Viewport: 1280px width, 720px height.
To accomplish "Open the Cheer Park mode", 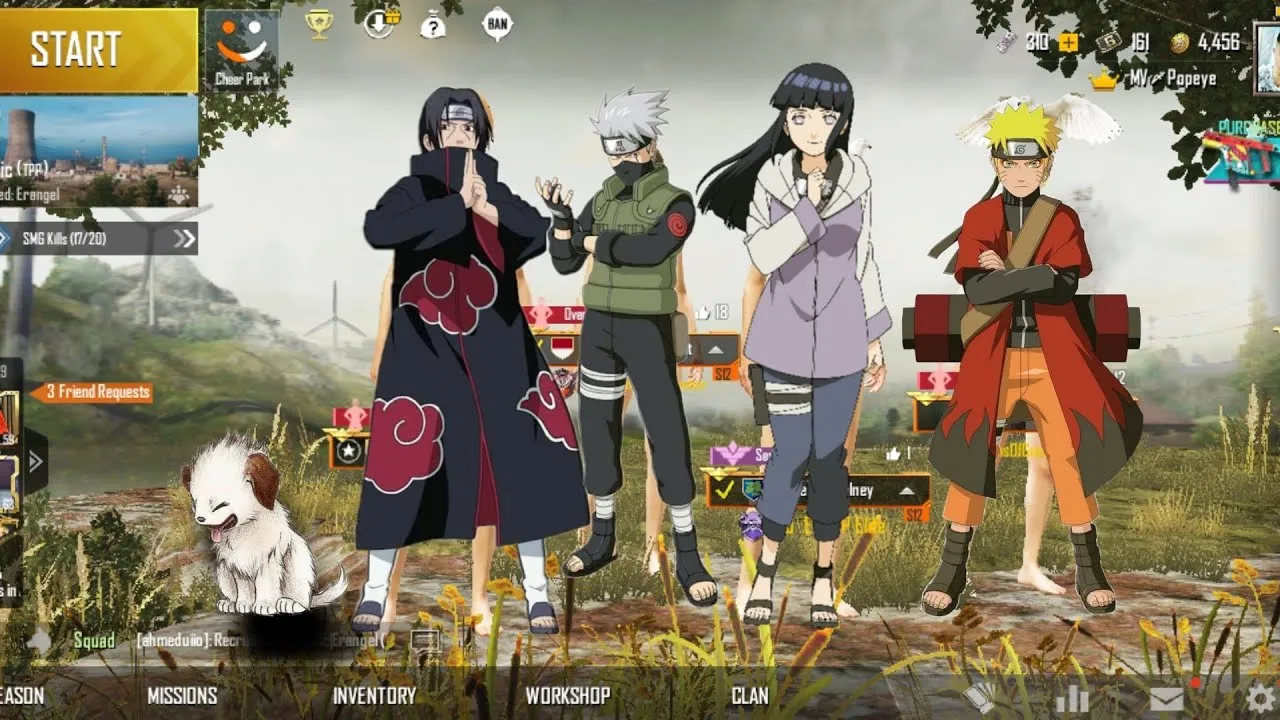I will pyautogui.click(x=240, y=45).
